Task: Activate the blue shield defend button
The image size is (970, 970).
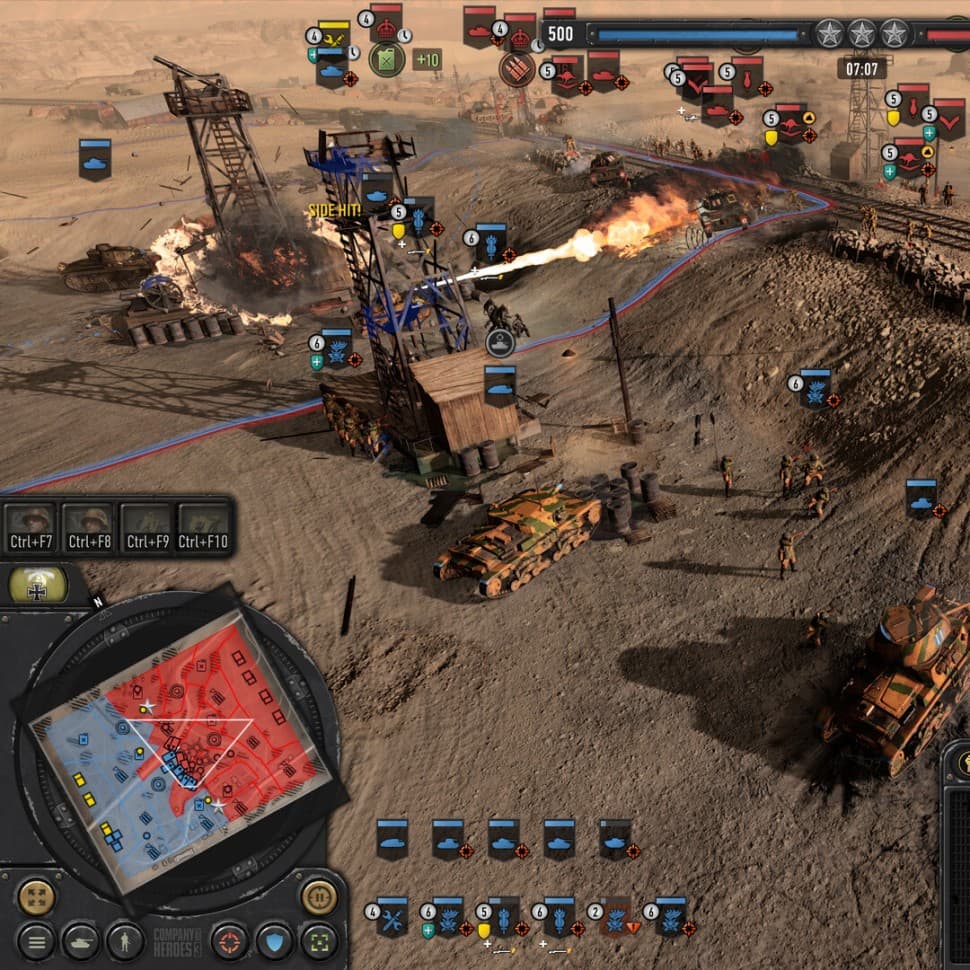Action: coord(274,941)
